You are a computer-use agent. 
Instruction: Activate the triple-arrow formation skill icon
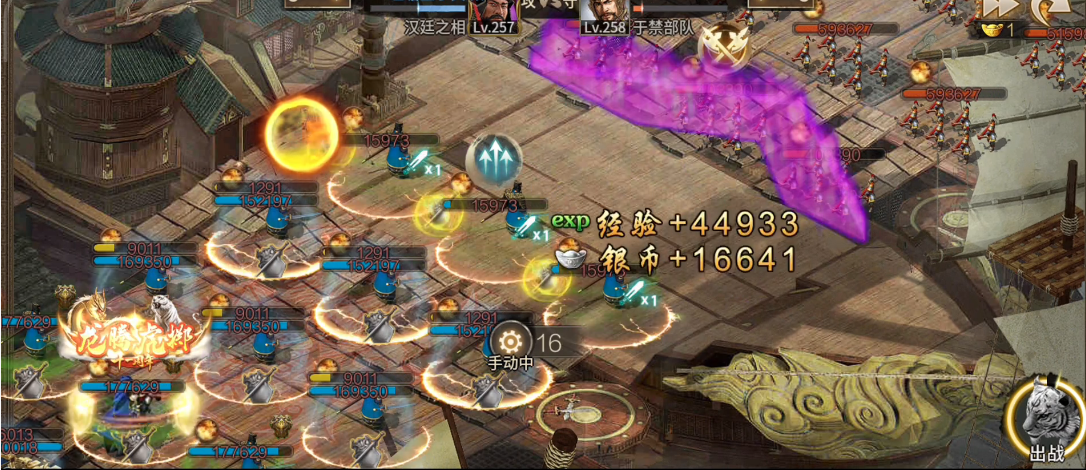[x=494, y=158]
